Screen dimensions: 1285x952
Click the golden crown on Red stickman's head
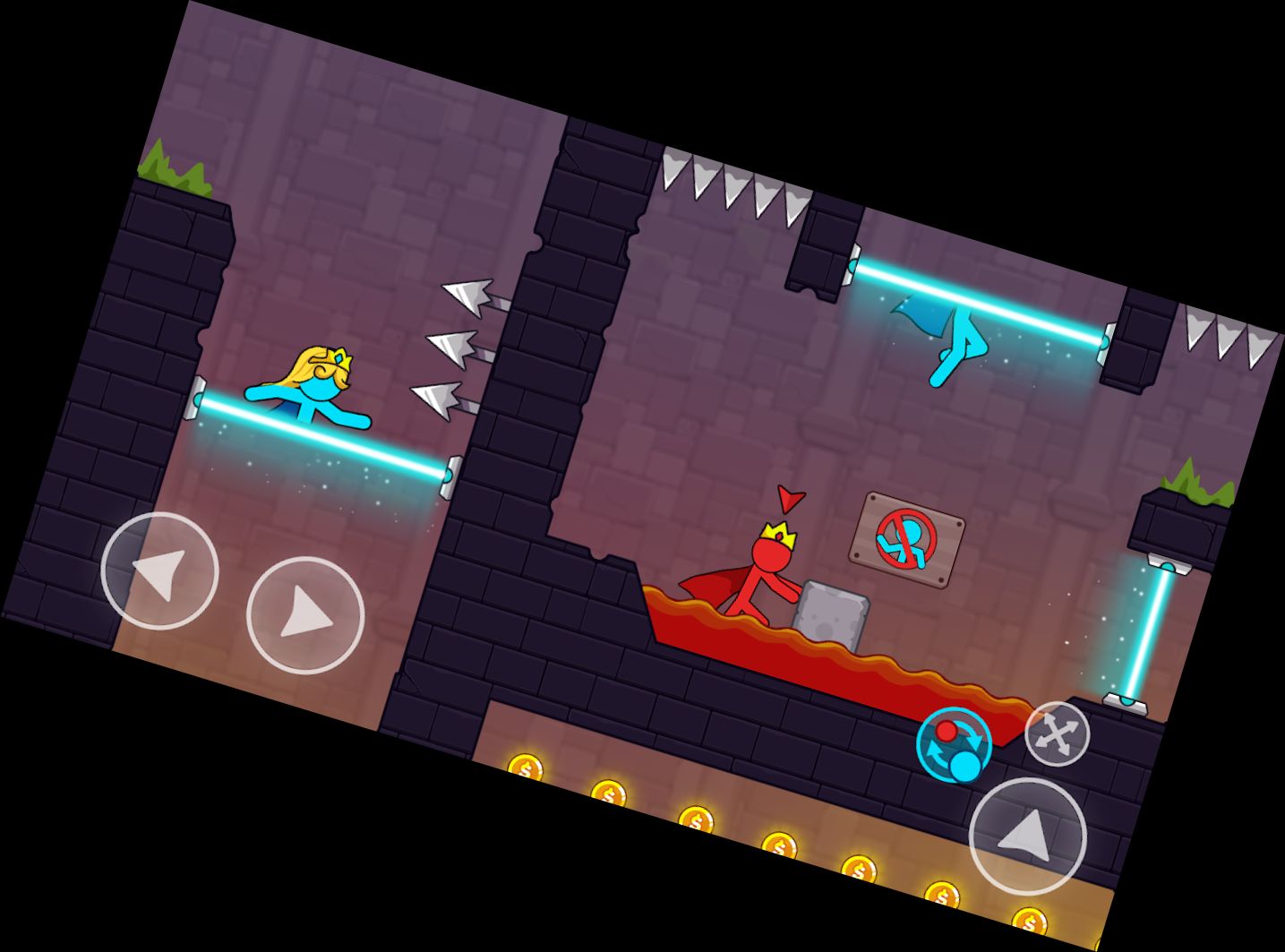[x=778, y=535]
